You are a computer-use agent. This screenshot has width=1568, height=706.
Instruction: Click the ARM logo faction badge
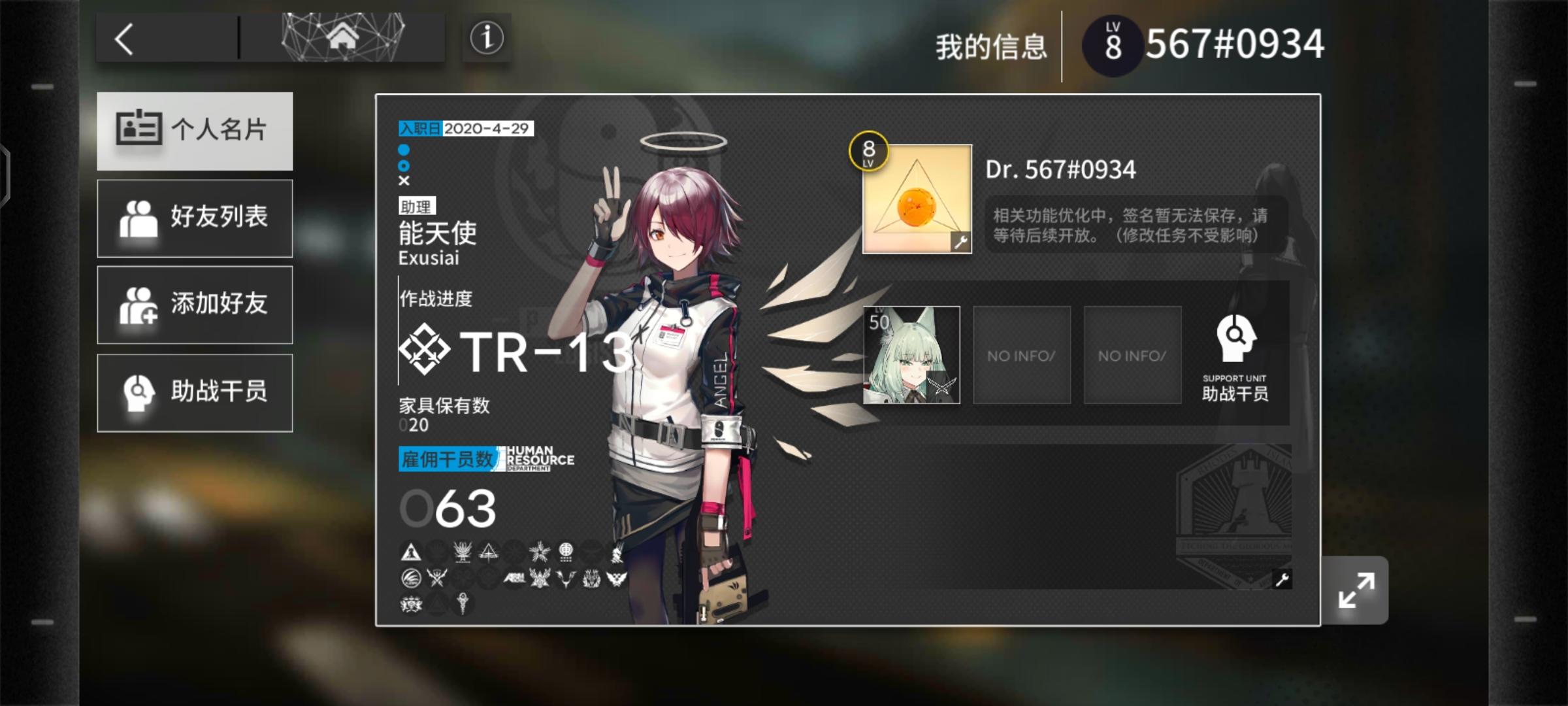click(x=514, y=579)
